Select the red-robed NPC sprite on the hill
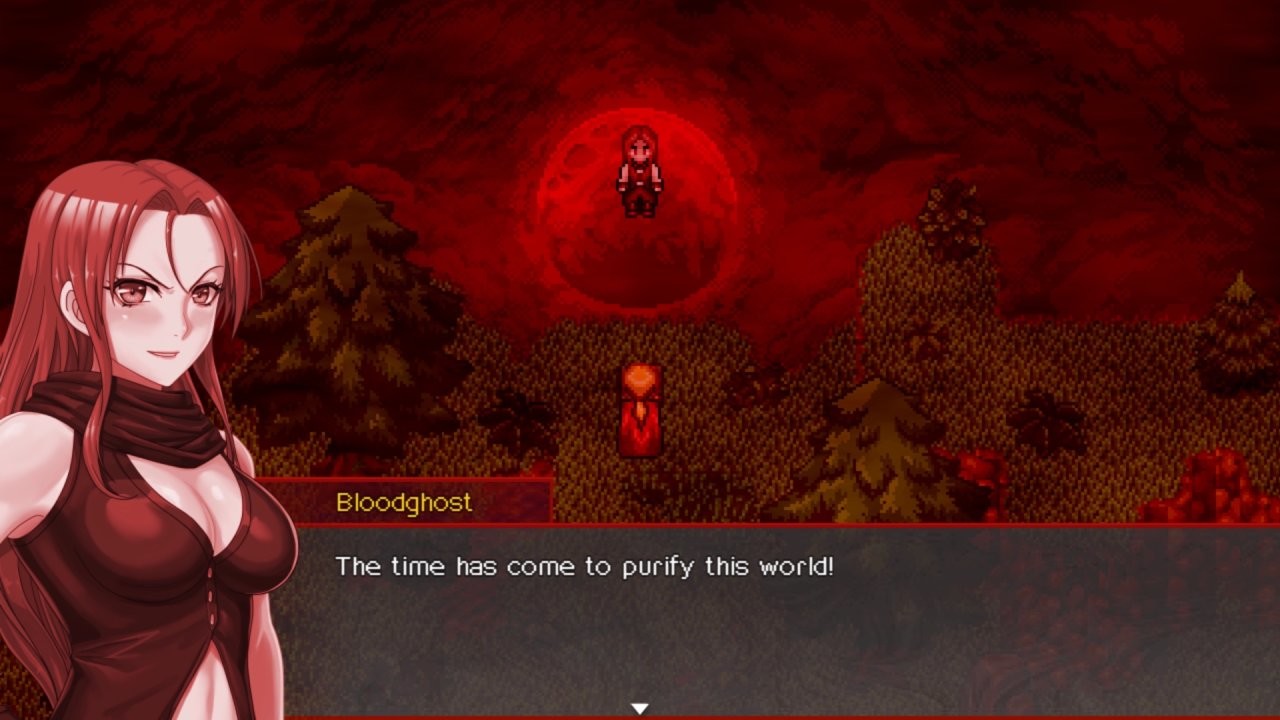Image resolution: width=1280 pixels, height=720 pixels. 640,408
